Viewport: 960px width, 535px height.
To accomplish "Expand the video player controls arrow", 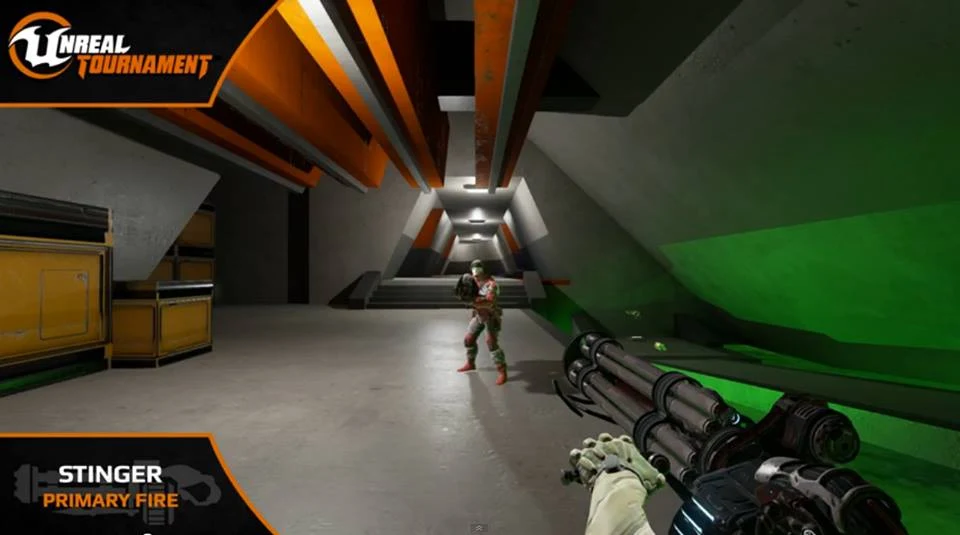I will coord(479,527).
